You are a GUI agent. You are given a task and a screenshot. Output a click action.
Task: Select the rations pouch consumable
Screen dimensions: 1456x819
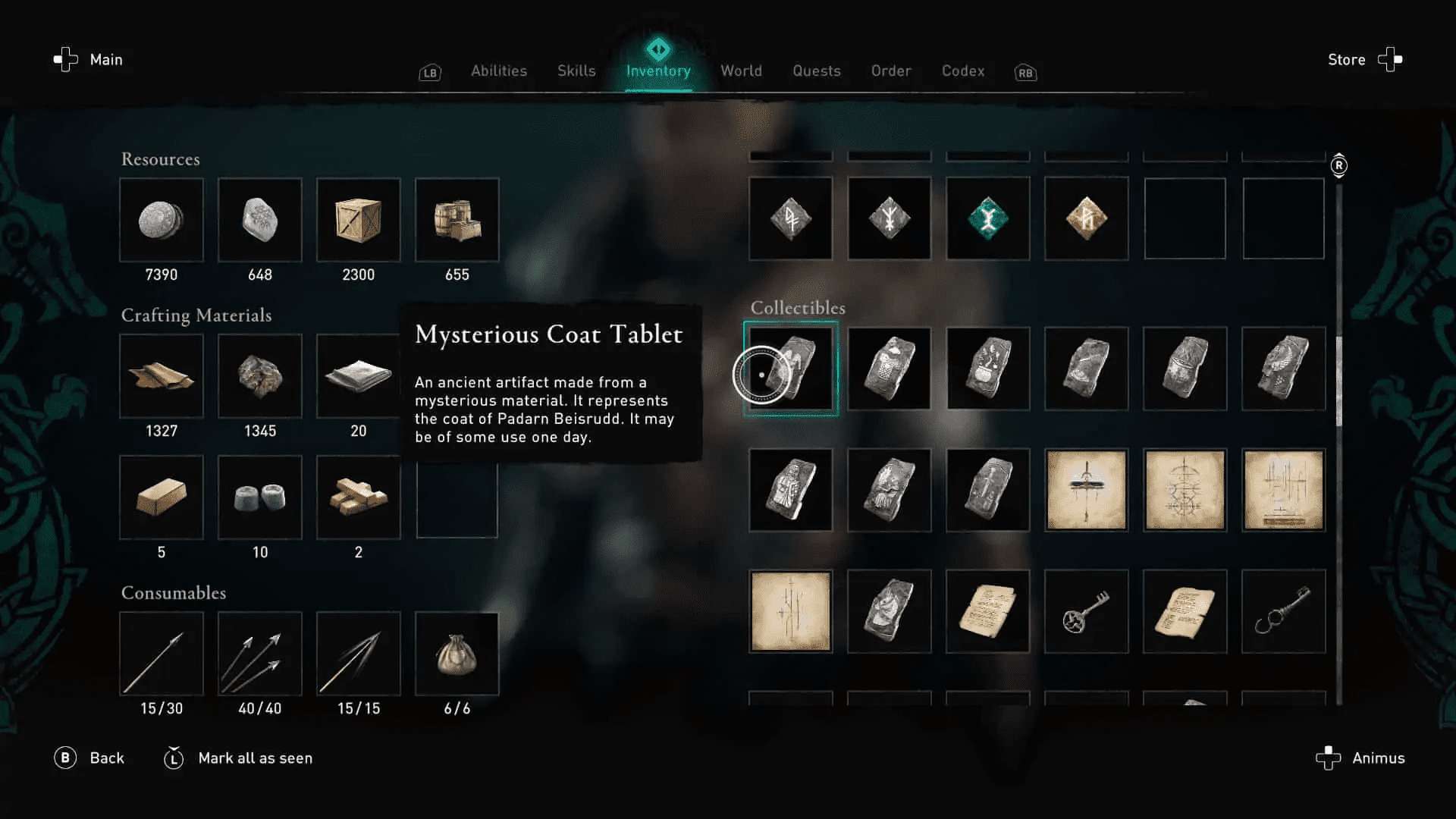[457, 654]
